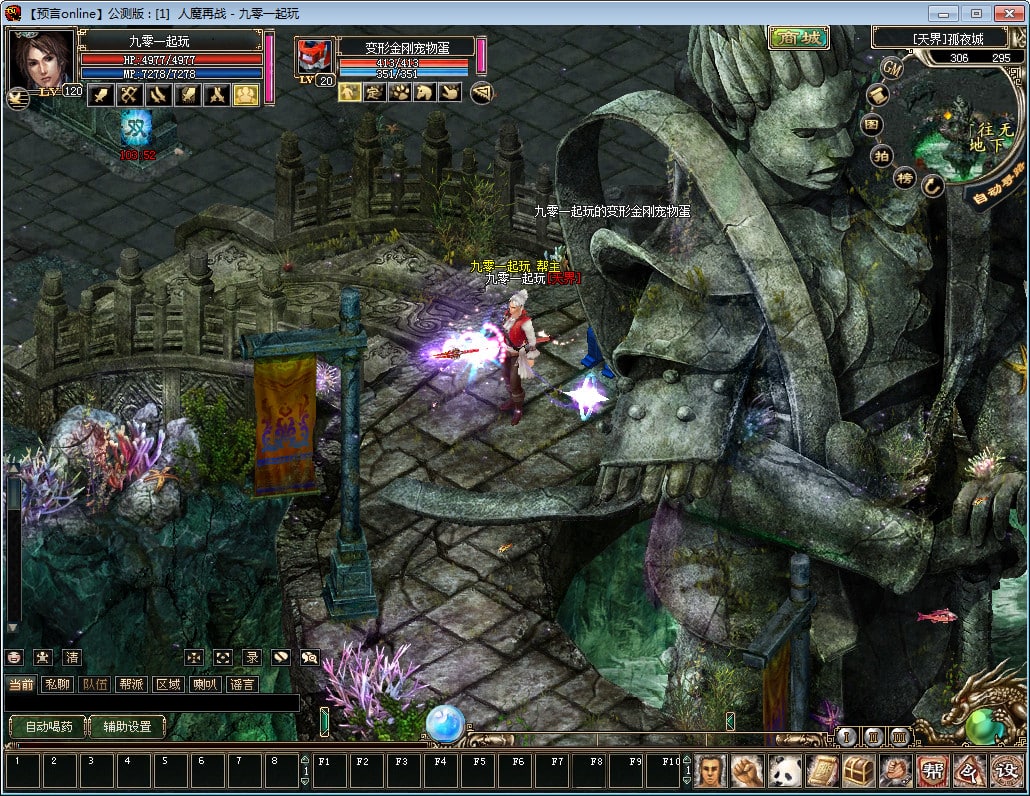Click the chat input box
Viewport: 1030px width, 796px height.
(x=150, y=704)
